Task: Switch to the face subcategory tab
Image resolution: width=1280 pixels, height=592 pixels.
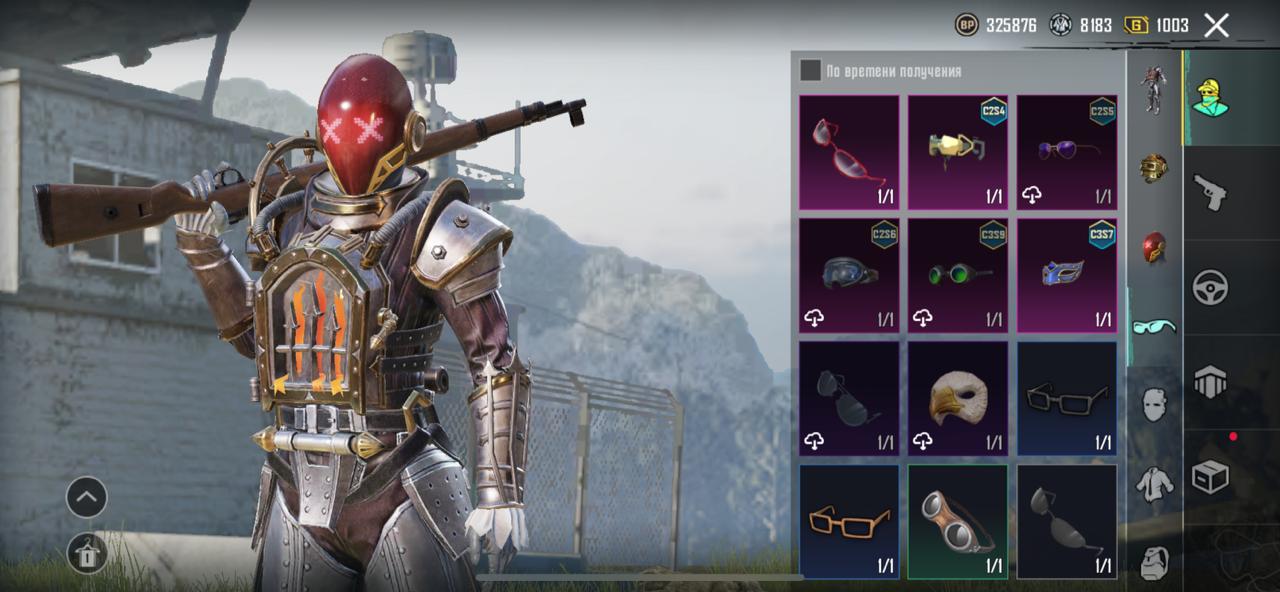Action: point(1154,404)
